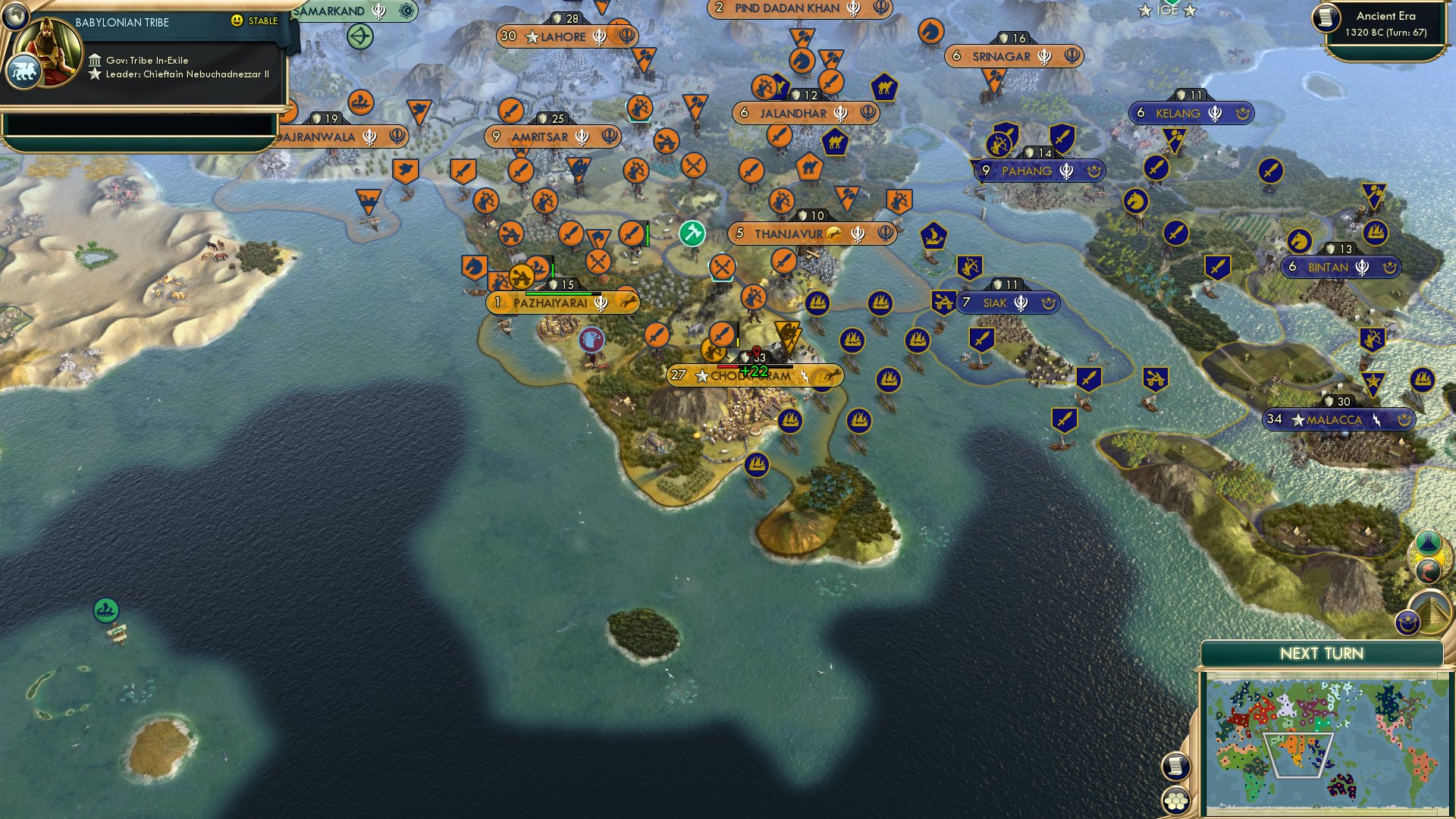Select a crossed-swords warrior flag near Chola capital
Viewport: 1456px width, 819px height.
(720, 266)
